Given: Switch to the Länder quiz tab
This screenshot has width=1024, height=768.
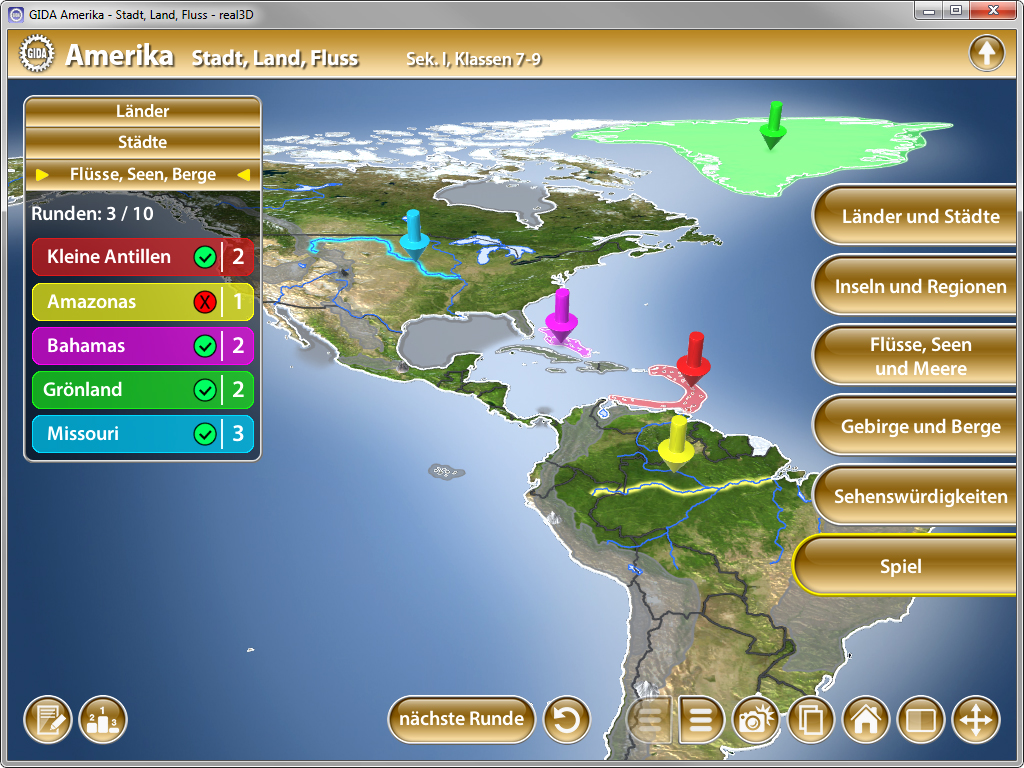Looking at the screenshot, I should coord(142,111).
